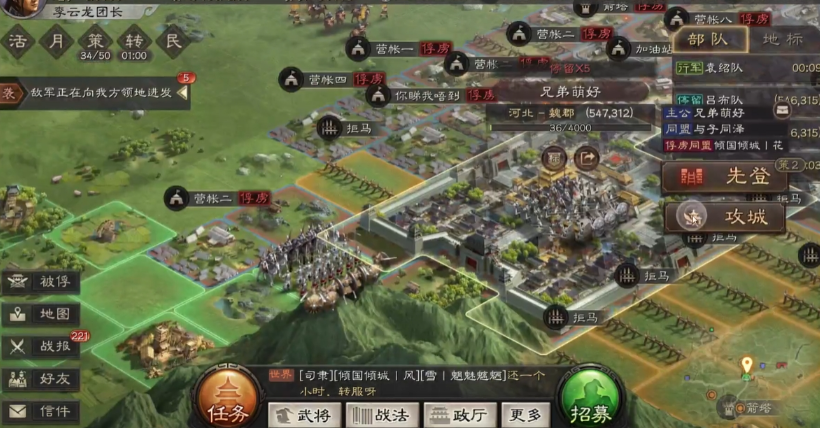Open the 招募 (Recruit) green button
This screenshot has width=820, height=428.
pyautogui.click(x=592, y=399)
